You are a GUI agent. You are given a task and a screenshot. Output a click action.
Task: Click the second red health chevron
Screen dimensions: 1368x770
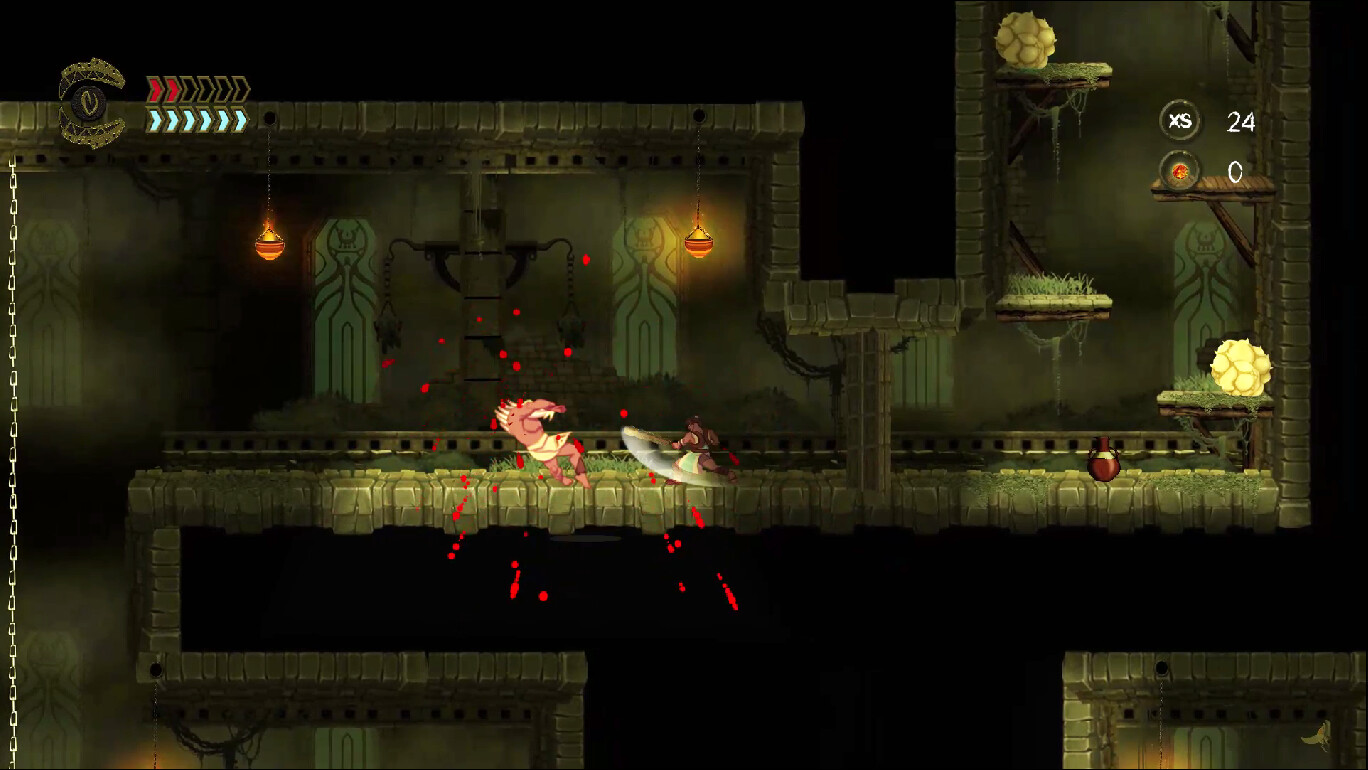(x=172, y=90)
